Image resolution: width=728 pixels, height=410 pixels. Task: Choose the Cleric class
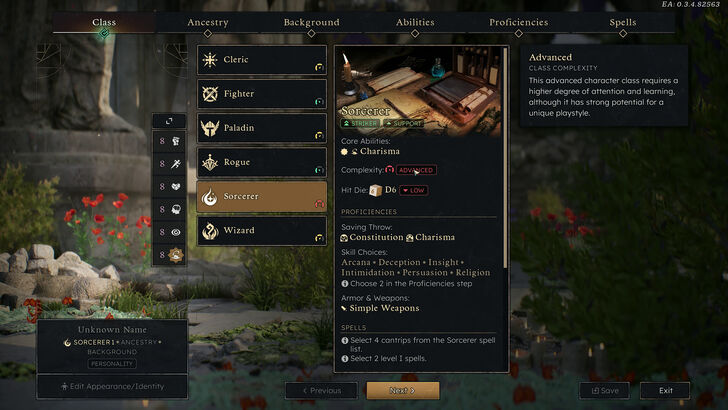(x=262, y=60)
